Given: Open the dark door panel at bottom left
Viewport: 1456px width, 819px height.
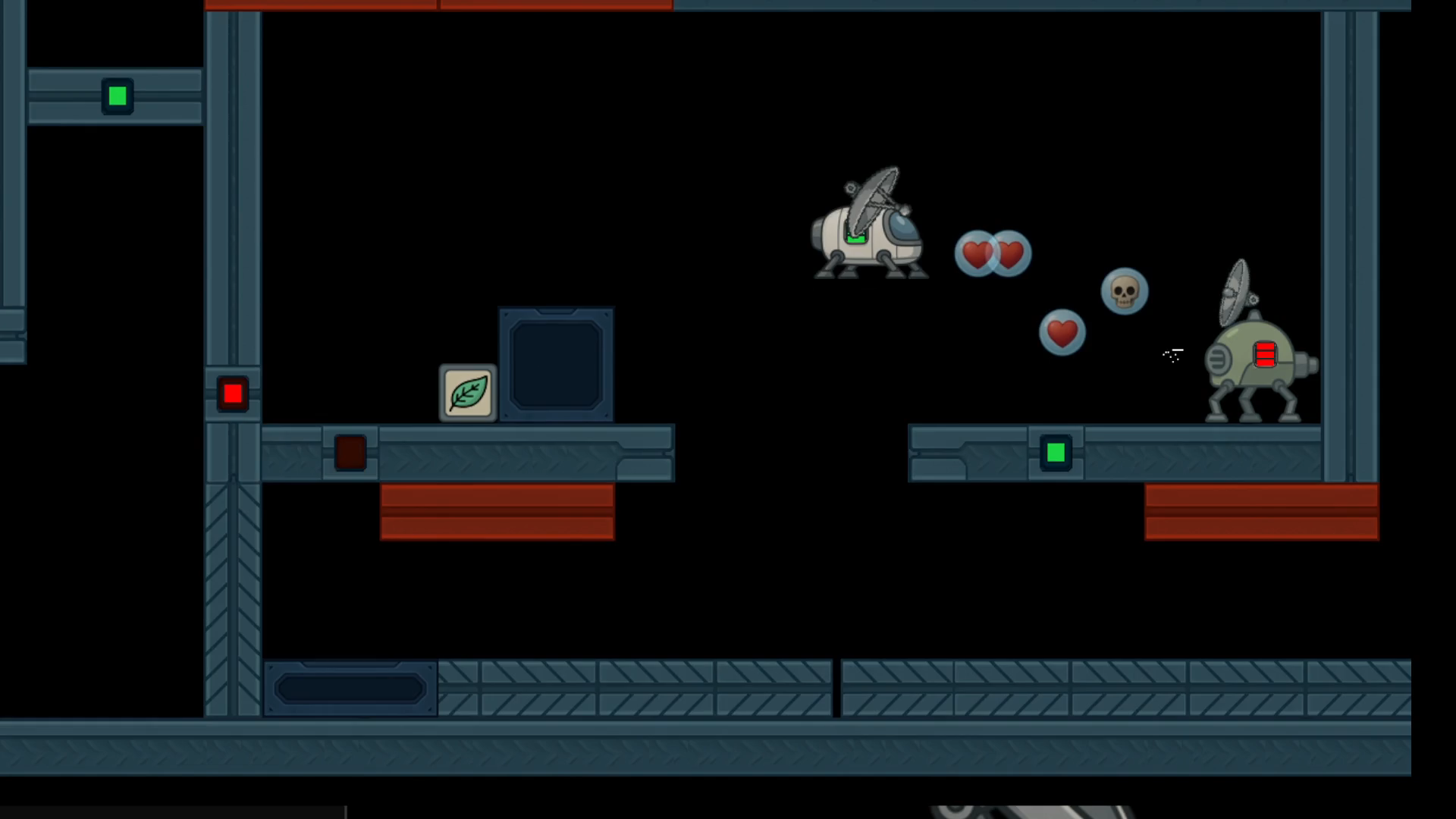Looking at the screenshot, I should coord(350,687).
